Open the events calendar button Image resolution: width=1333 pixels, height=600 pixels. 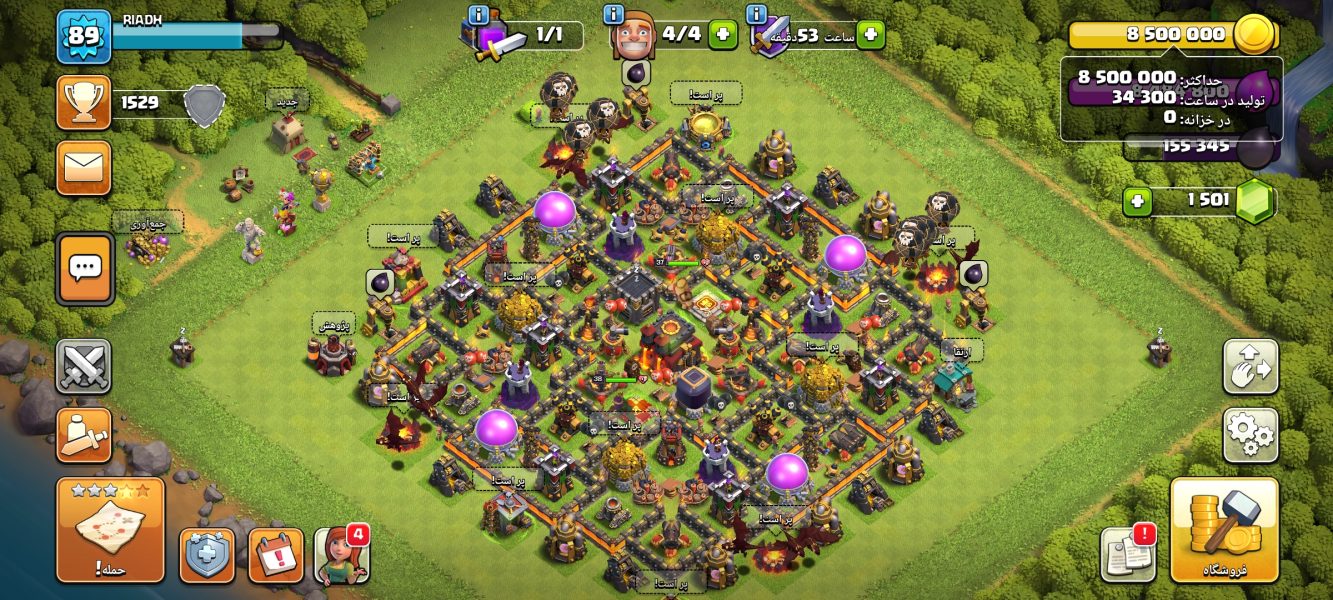275,556
